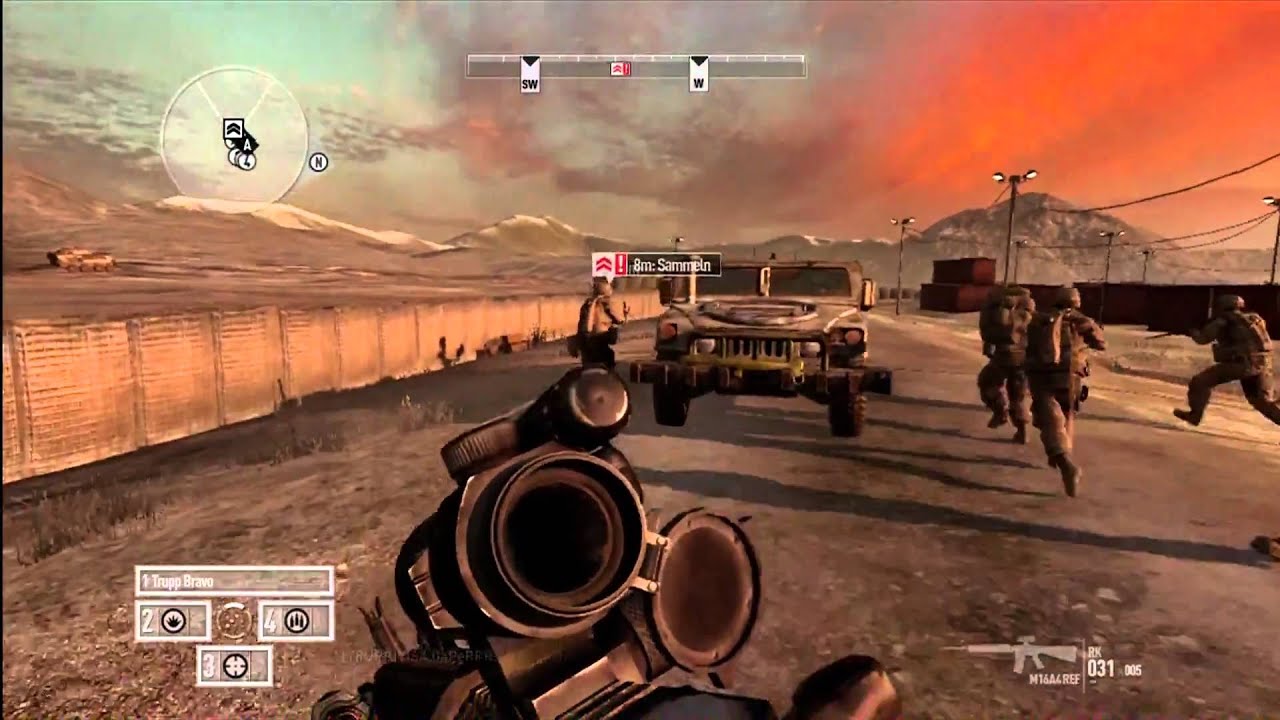Select the suppress-fire icon beside number 4
1280x720 pixels.
coord(296,621)
